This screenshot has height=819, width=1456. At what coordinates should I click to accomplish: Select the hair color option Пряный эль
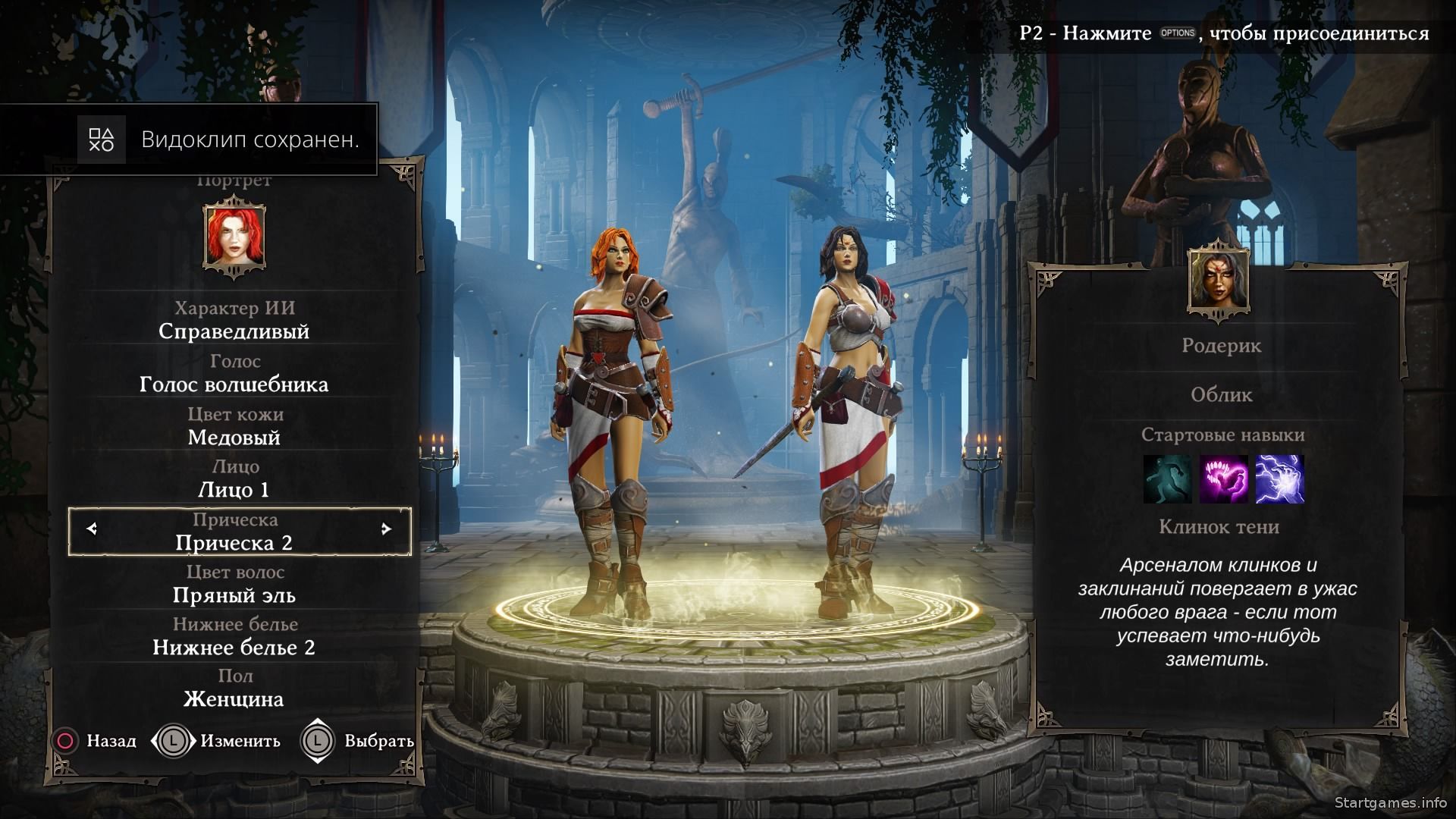pos(234,595)
